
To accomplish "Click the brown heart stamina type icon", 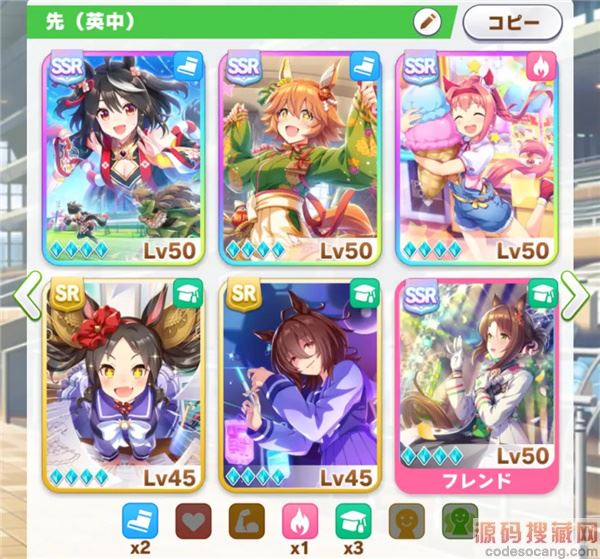I will (194, 519).
